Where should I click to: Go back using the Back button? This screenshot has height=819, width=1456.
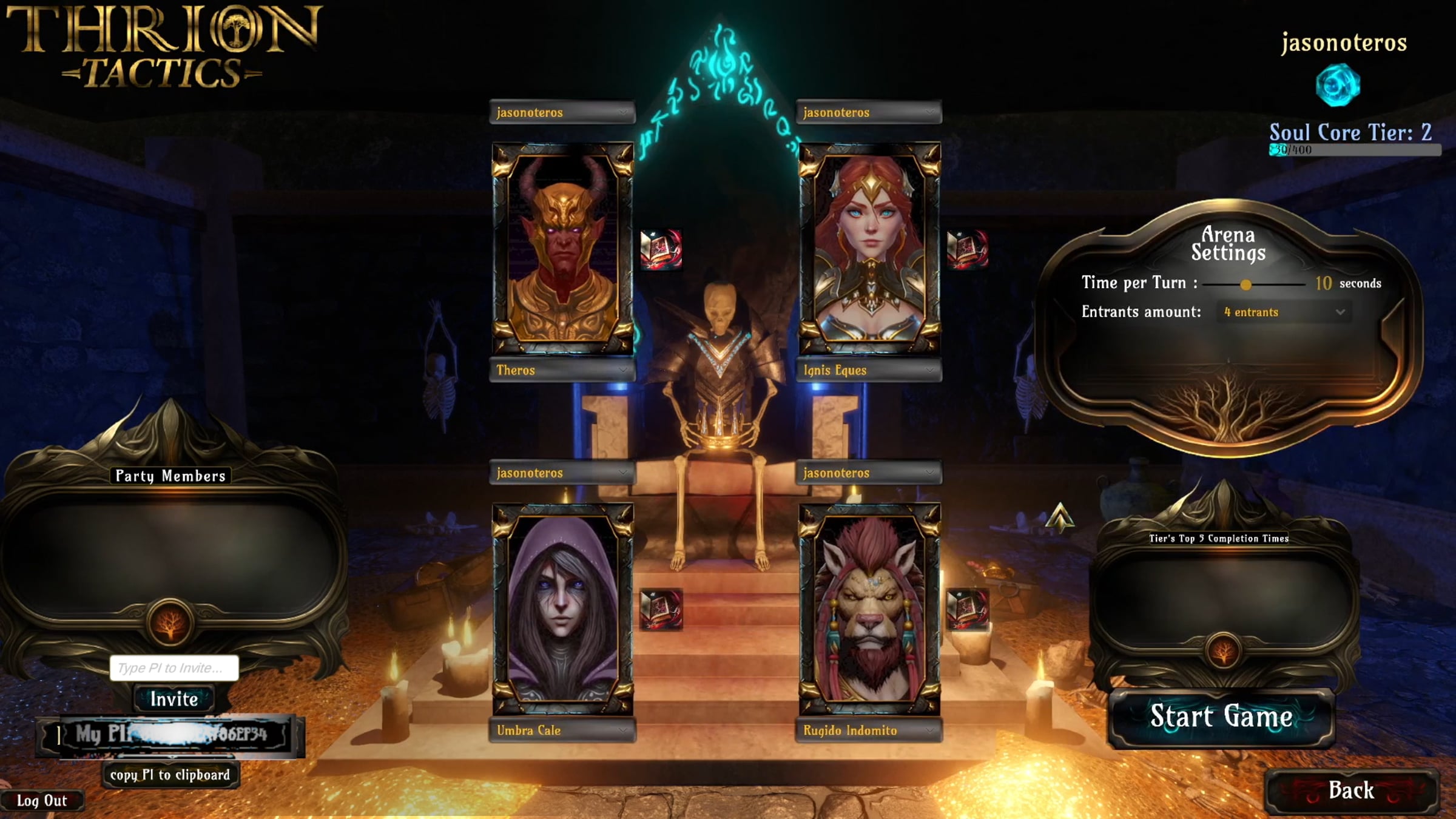click(x=1350, y=790)
